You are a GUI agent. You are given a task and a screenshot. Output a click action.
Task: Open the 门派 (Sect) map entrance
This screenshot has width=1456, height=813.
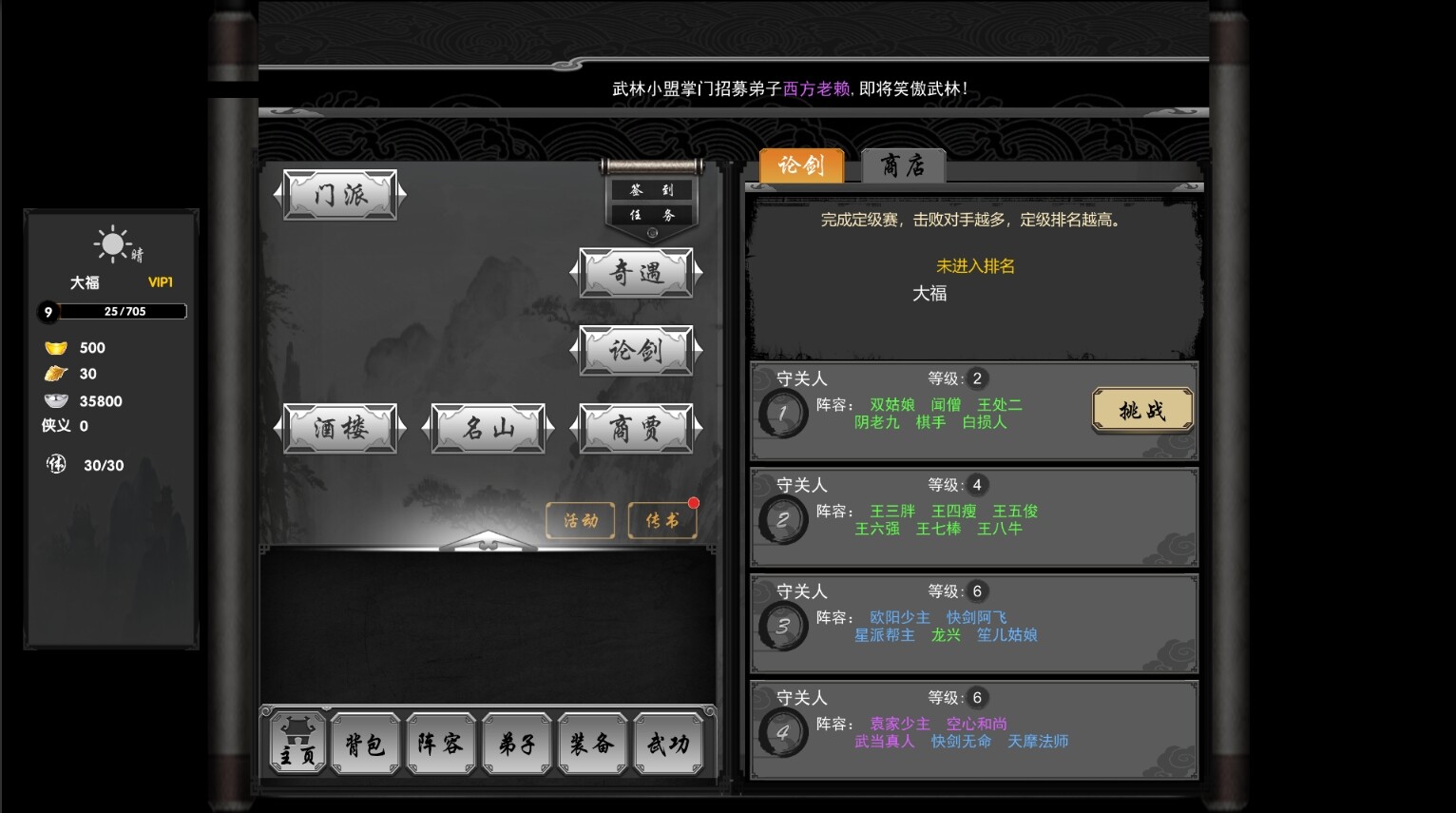339,194
